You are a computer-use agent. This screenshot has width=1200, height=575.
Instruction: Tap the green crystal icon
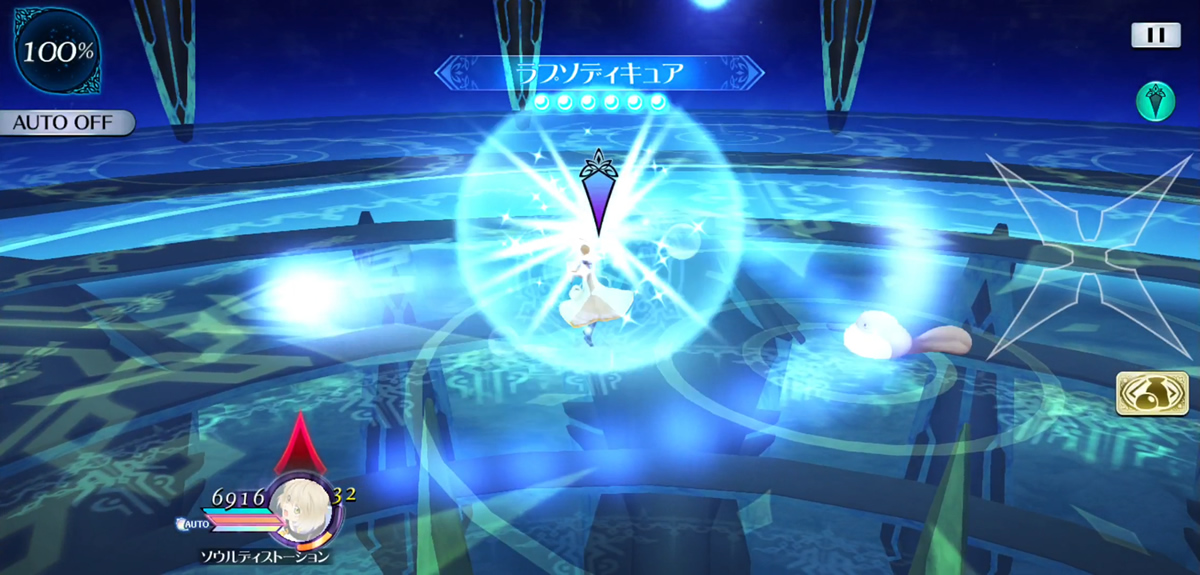click(x=1154, y=100)
